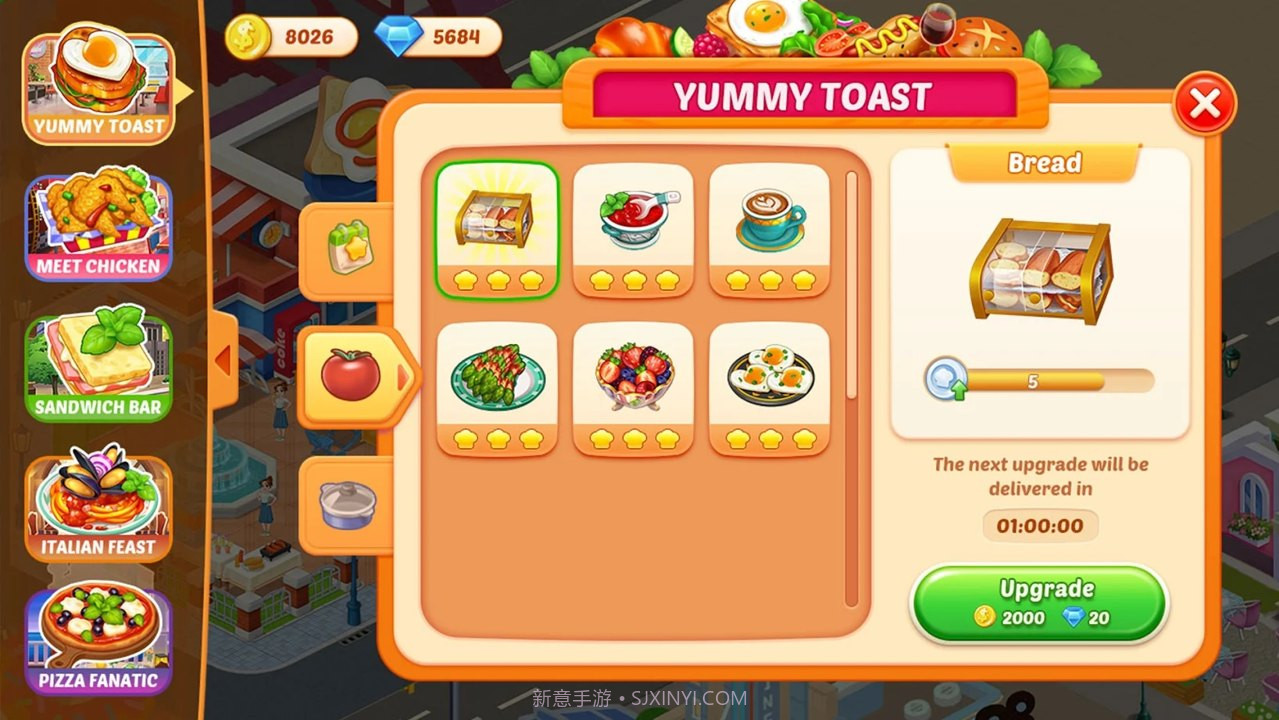Pick the asparagus plate tile
The height and width of the screenshot is (720, 1279).
click(x=497, y=388)
